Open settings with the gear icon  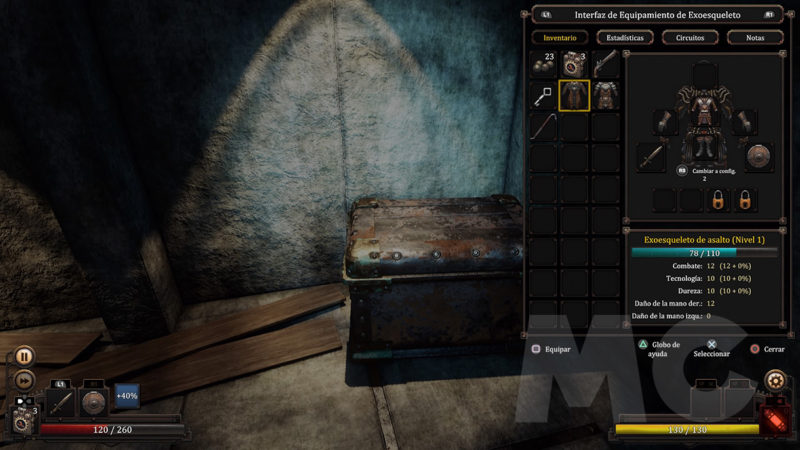click(774, 381)
